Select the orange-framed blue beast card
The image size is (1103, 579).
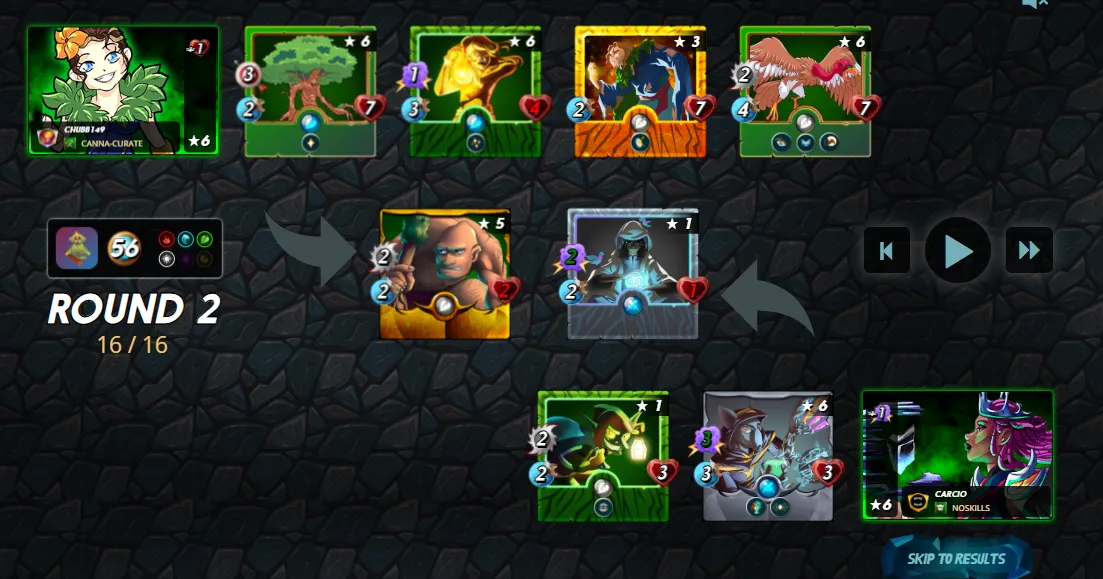tap(640, 91)
